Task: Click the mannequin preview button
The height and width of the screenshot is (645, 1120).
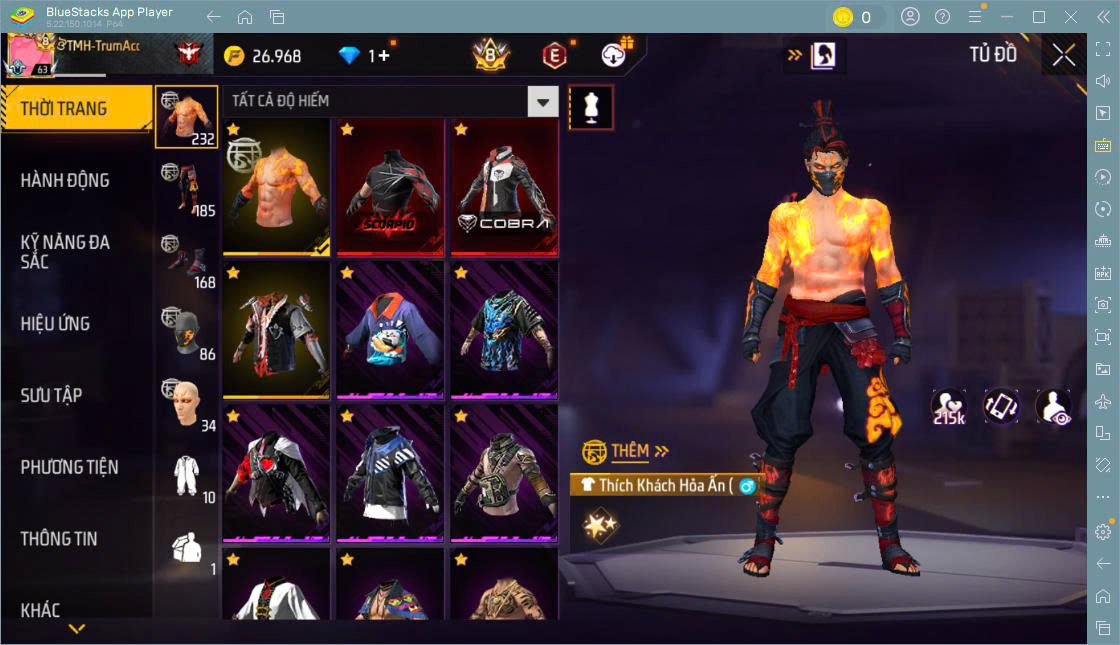Action: tap(591, 107)
